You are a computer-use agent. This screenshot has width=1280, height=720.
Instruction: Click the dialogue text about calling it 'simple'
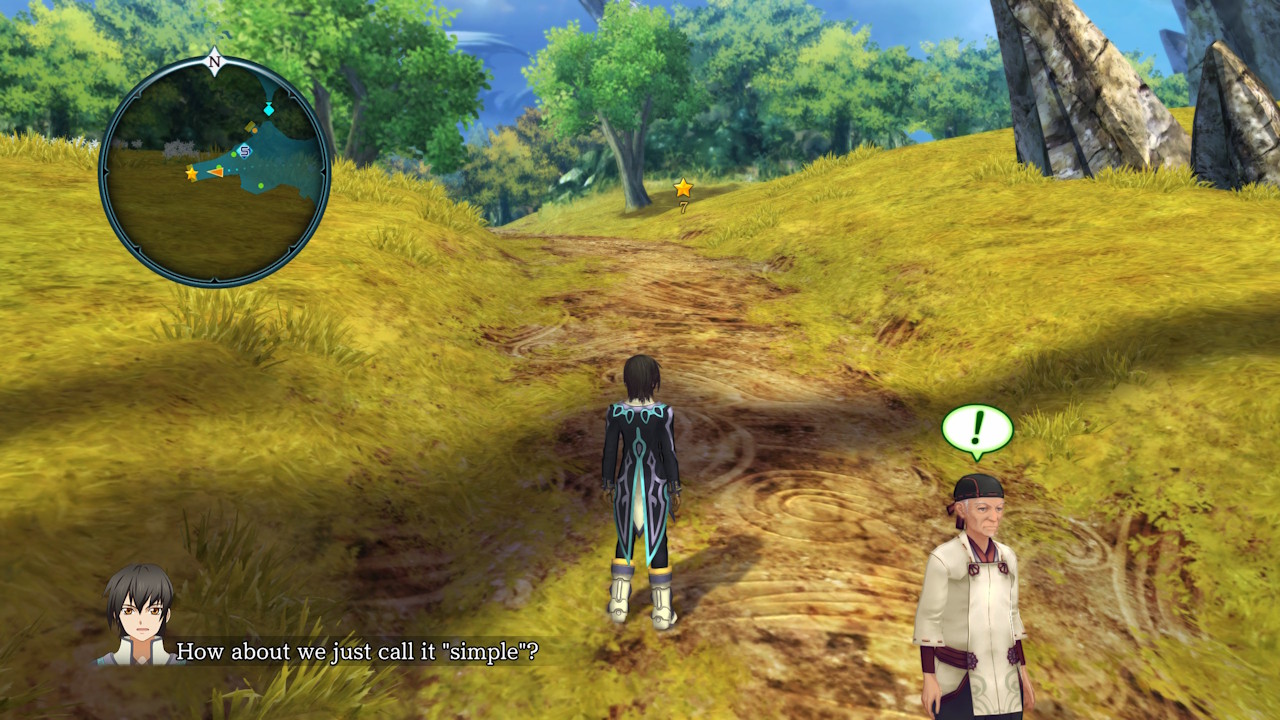pyautogui.click(x=360, y=651)
